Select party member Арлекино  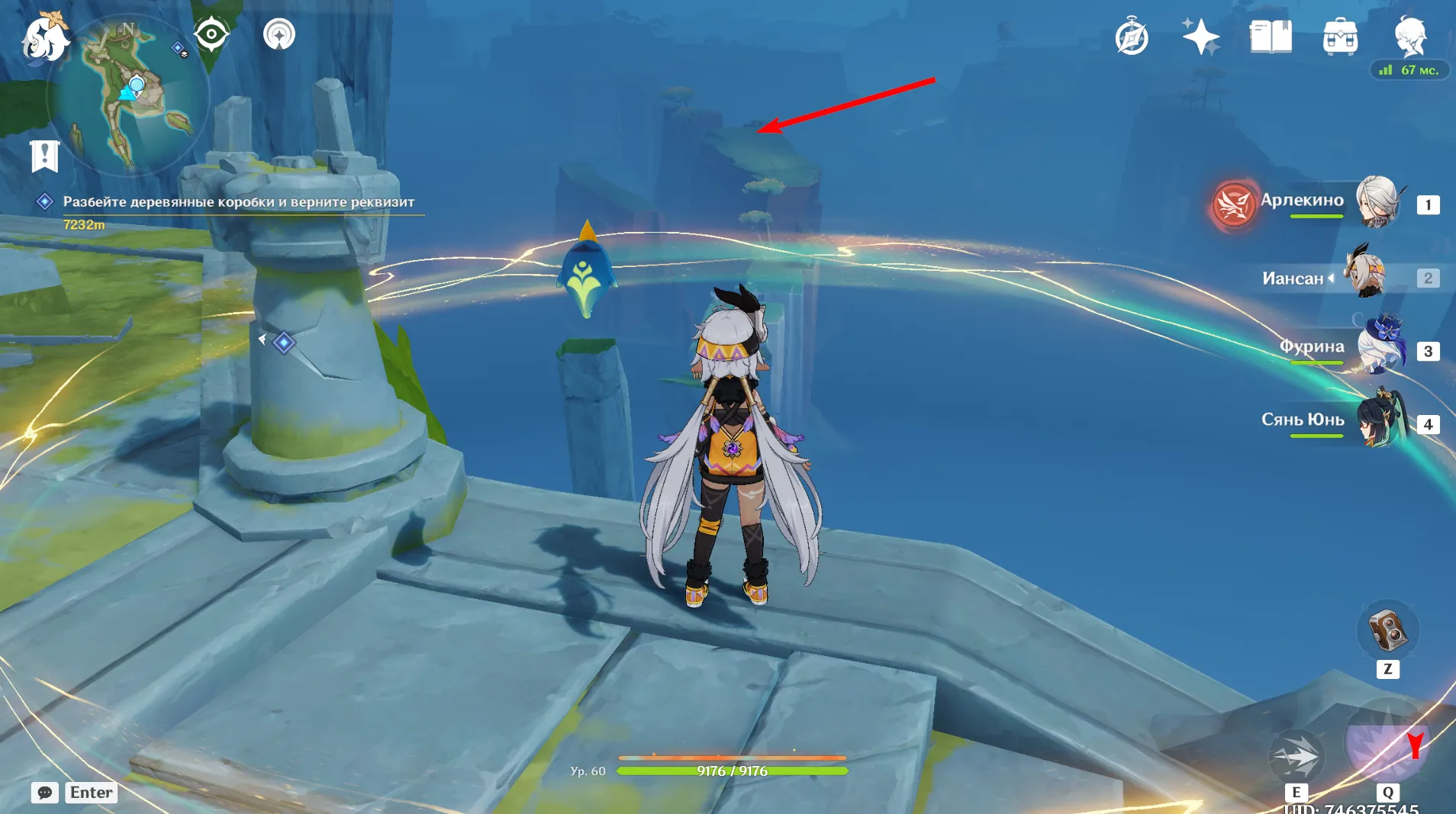point(1377,204)
